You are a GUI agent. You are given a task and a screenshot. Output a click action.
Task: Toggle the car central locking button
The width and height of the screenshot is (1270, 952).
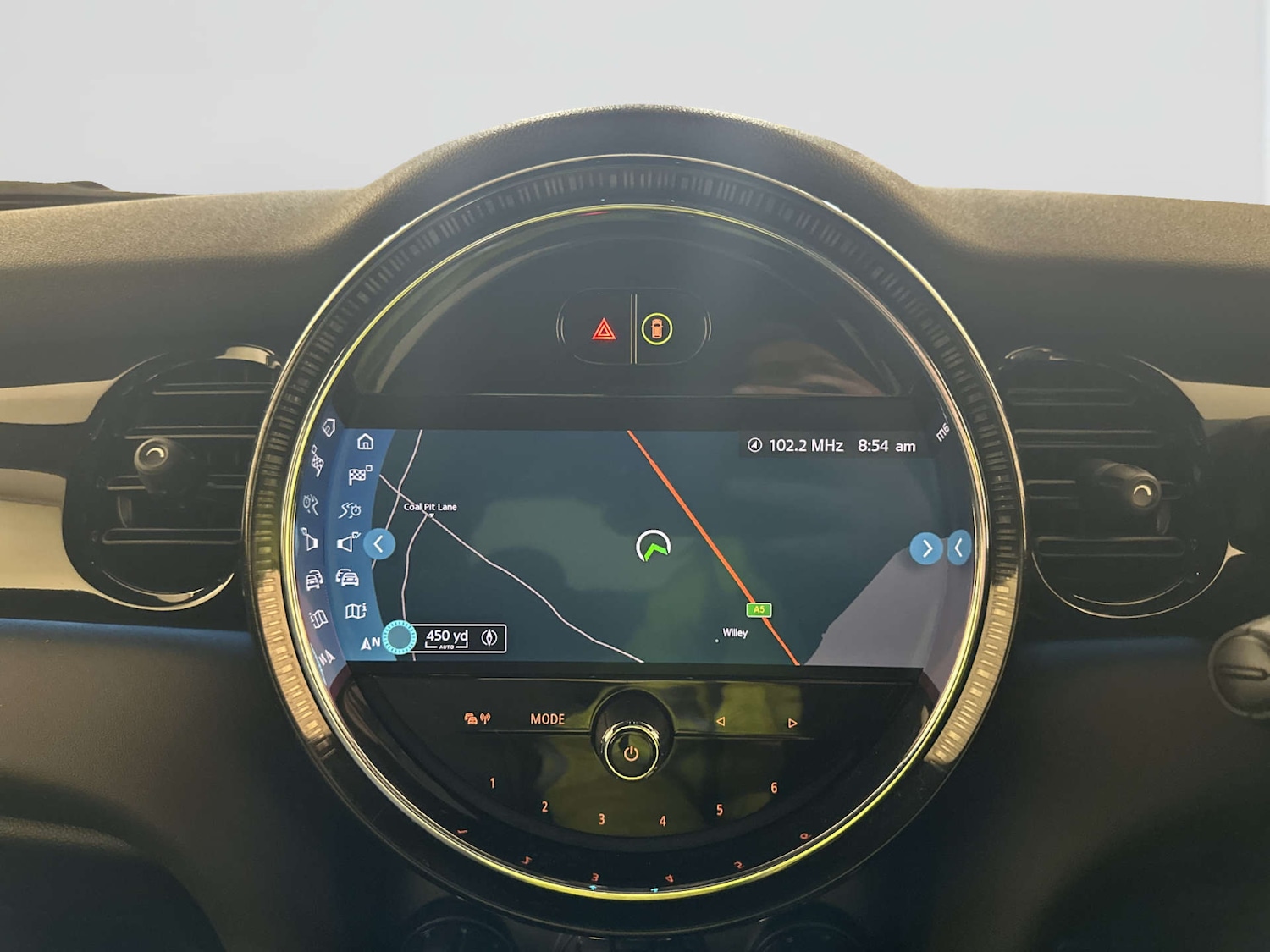657,329
